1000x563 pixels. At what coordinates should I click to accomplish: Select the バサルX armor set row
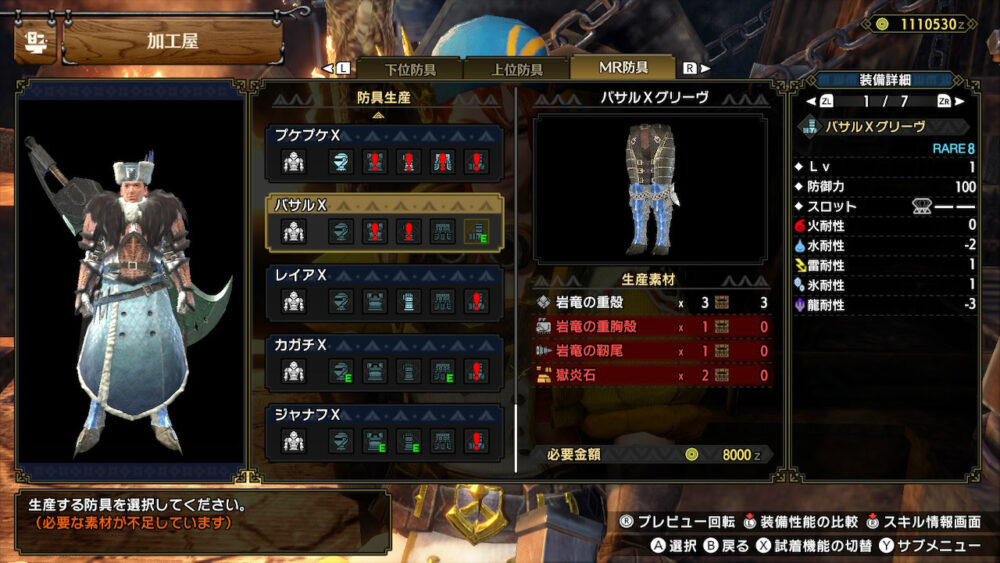pos(385,221)
